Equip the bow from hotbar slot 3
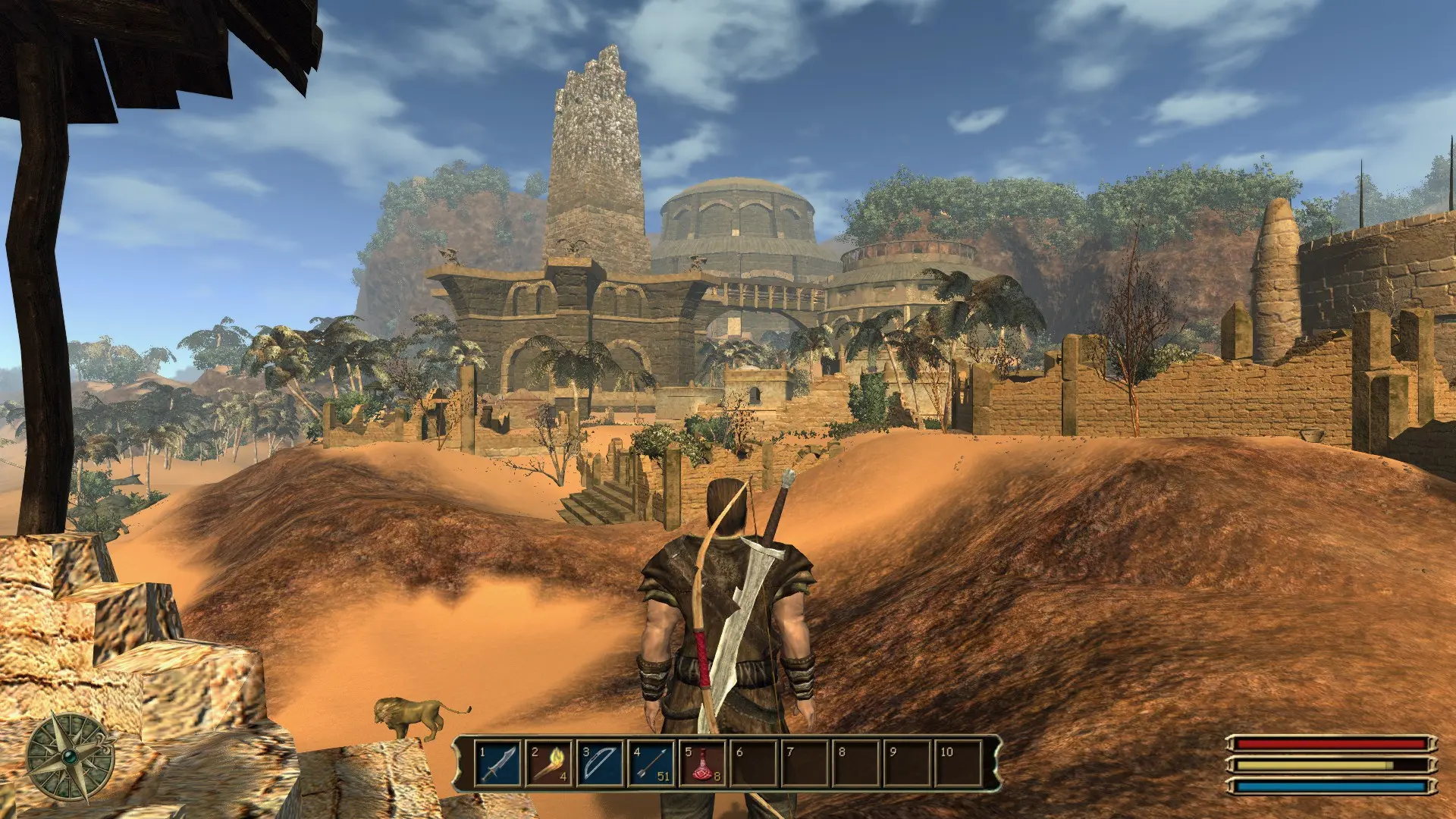Image resolution: width=1456 pixels, height=819 pixels. [x=600, y=764]
